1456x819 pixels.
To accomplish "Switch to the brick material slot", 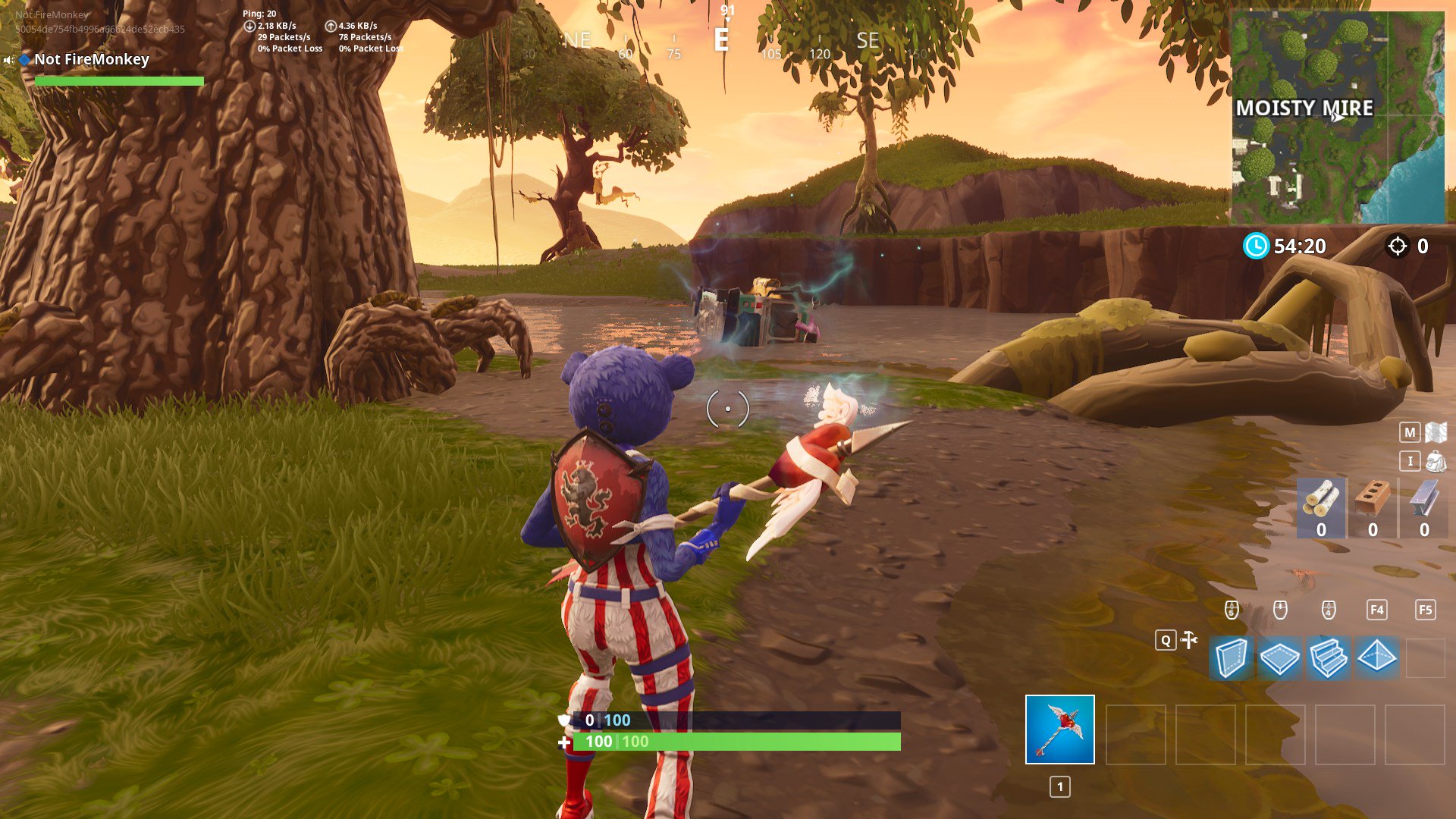I will (1373, 508).
